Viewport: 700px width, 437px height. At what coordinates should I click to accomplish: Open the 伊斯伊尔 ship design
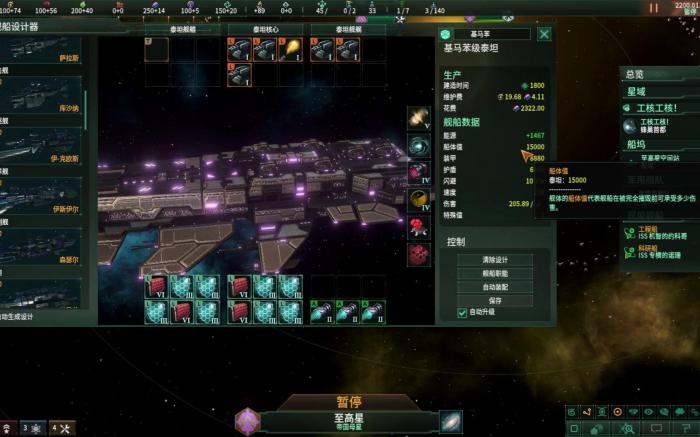point(45,202)
